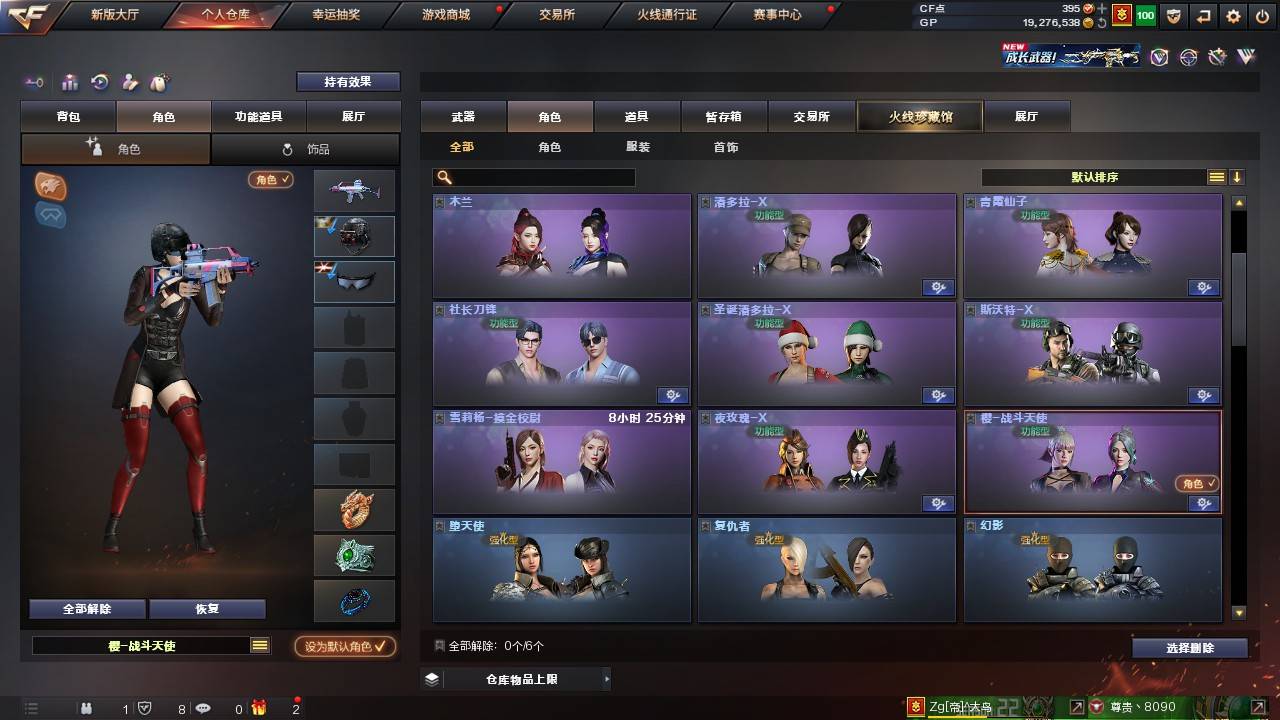1280x720 pixels.
Task: Click the 设为默认角色 button
Action: click(345, 646)
